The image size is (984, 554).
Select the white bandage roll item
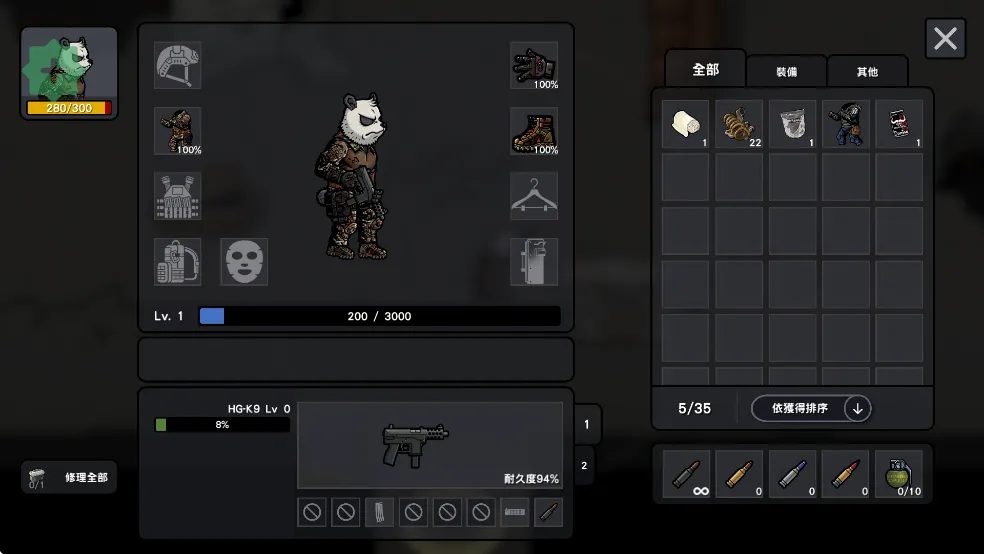tap(685, 124)
